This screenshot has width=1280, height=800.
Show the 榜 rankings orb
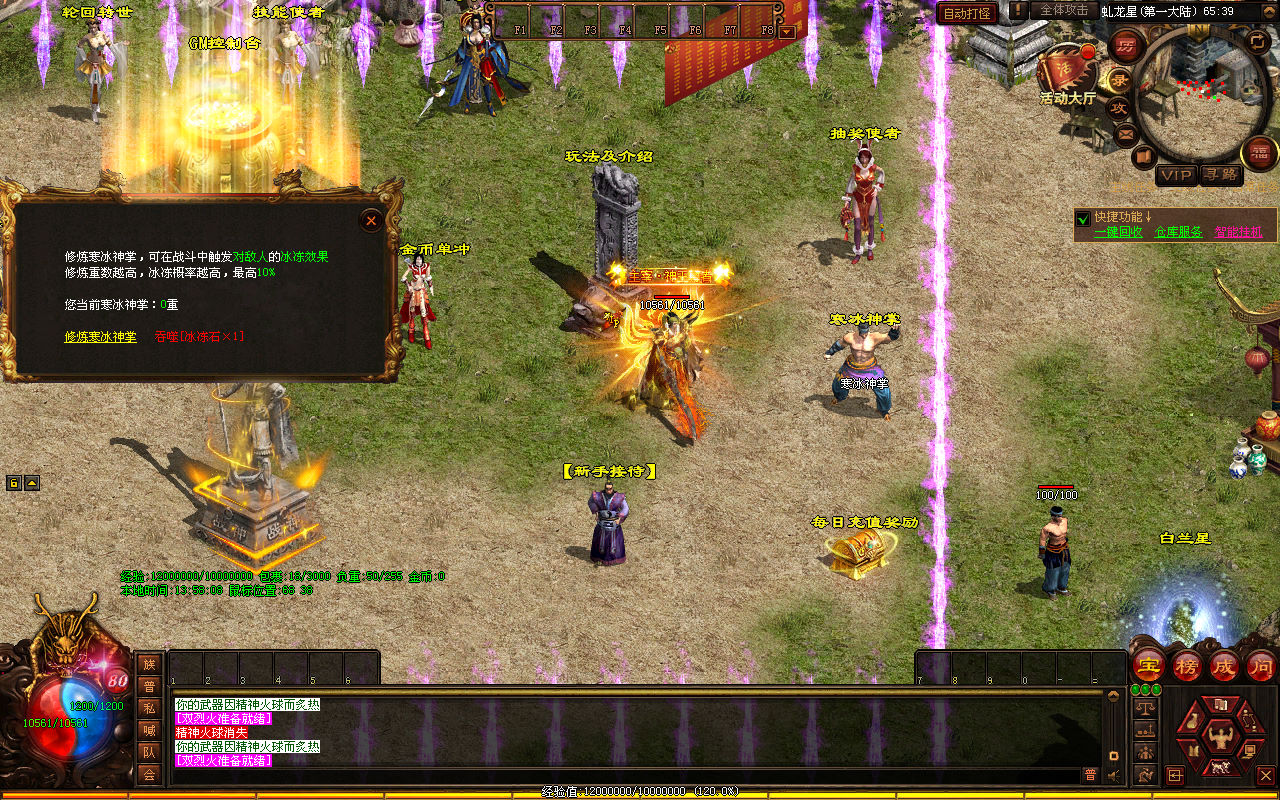pos(1186,665)
